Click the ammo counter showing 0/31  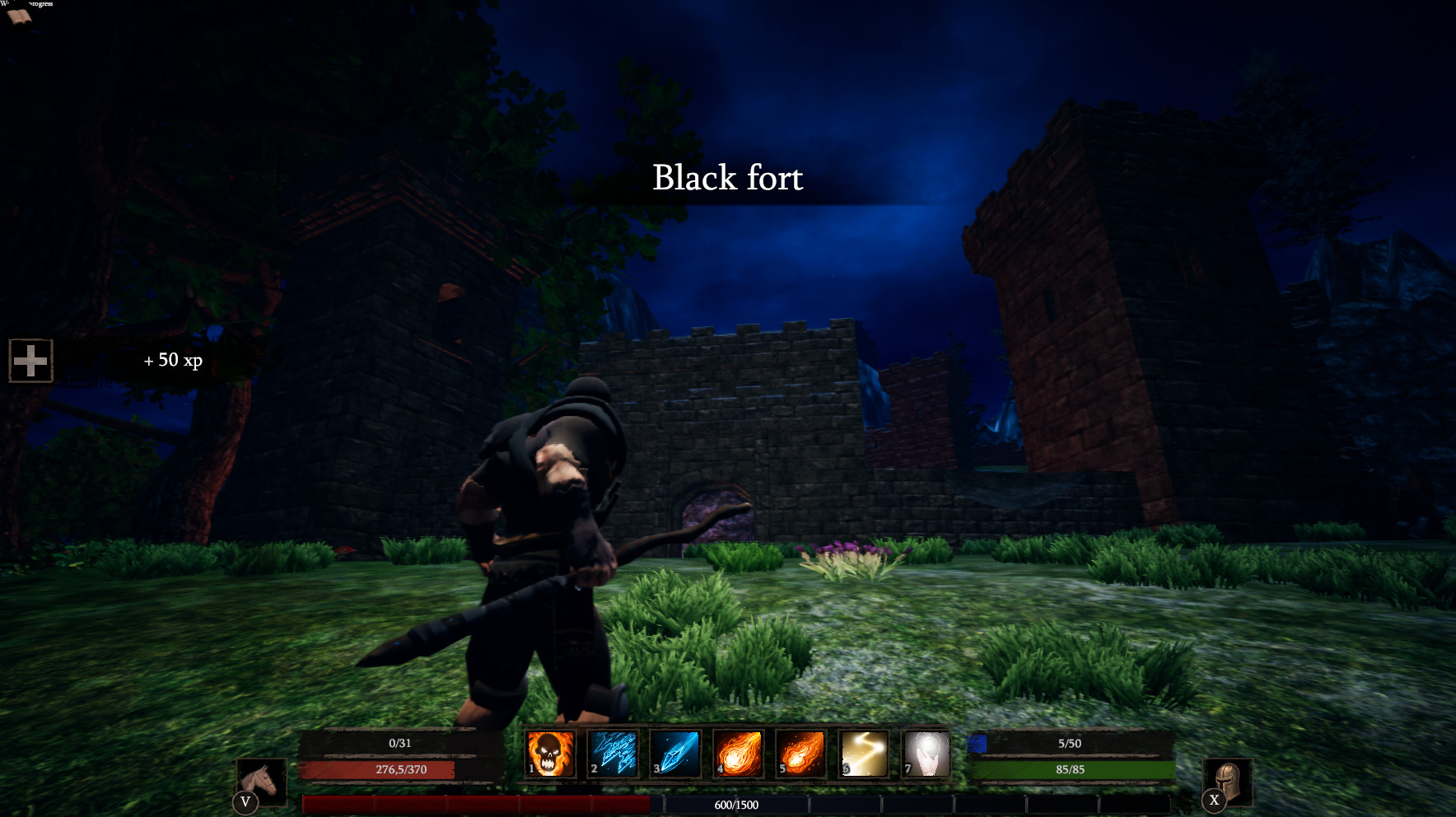click(x=400, y=742)
